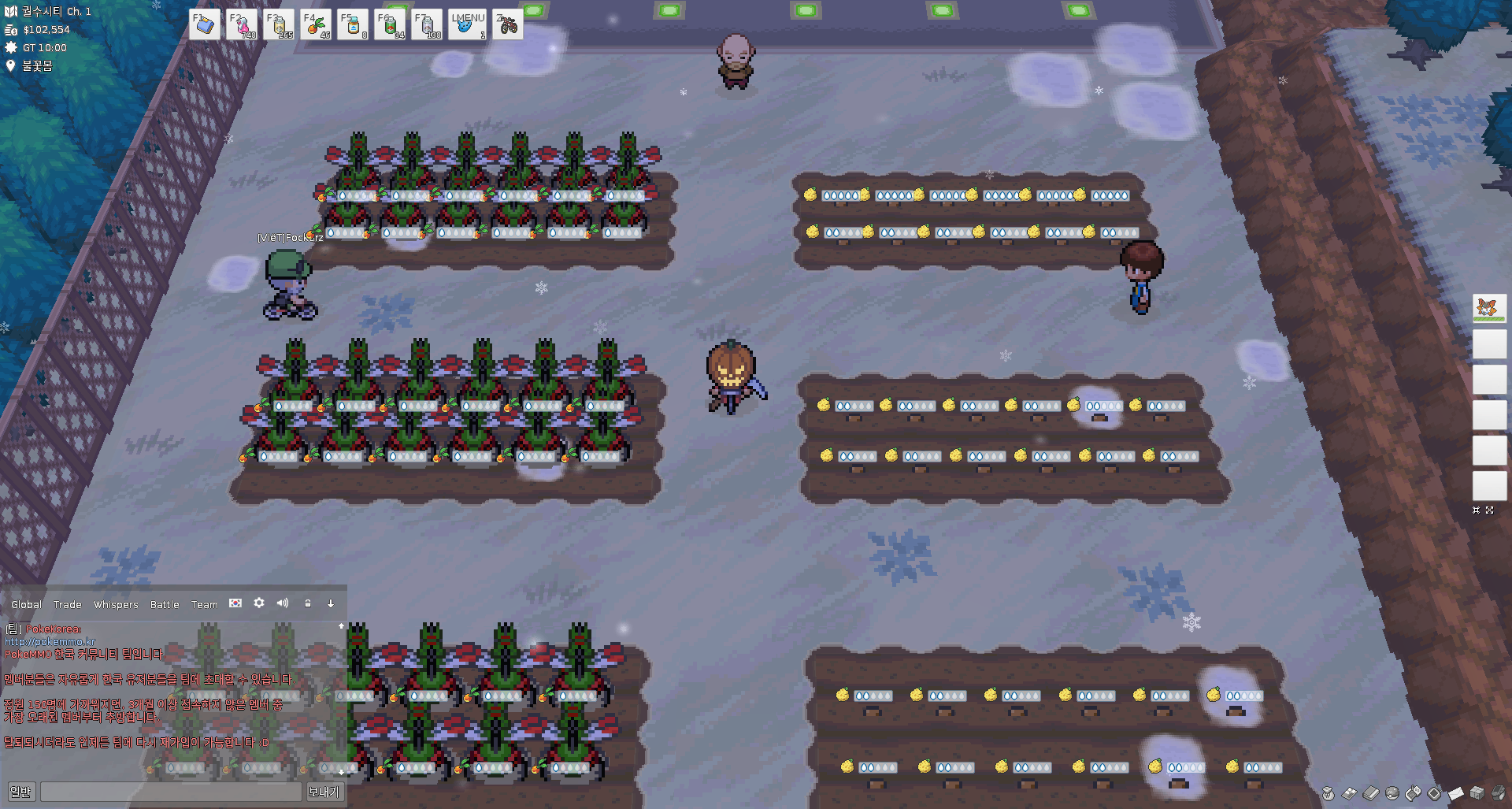The image size is (1512, 809).
Task: Open chat settings via the gear icon
Action: 259,603
